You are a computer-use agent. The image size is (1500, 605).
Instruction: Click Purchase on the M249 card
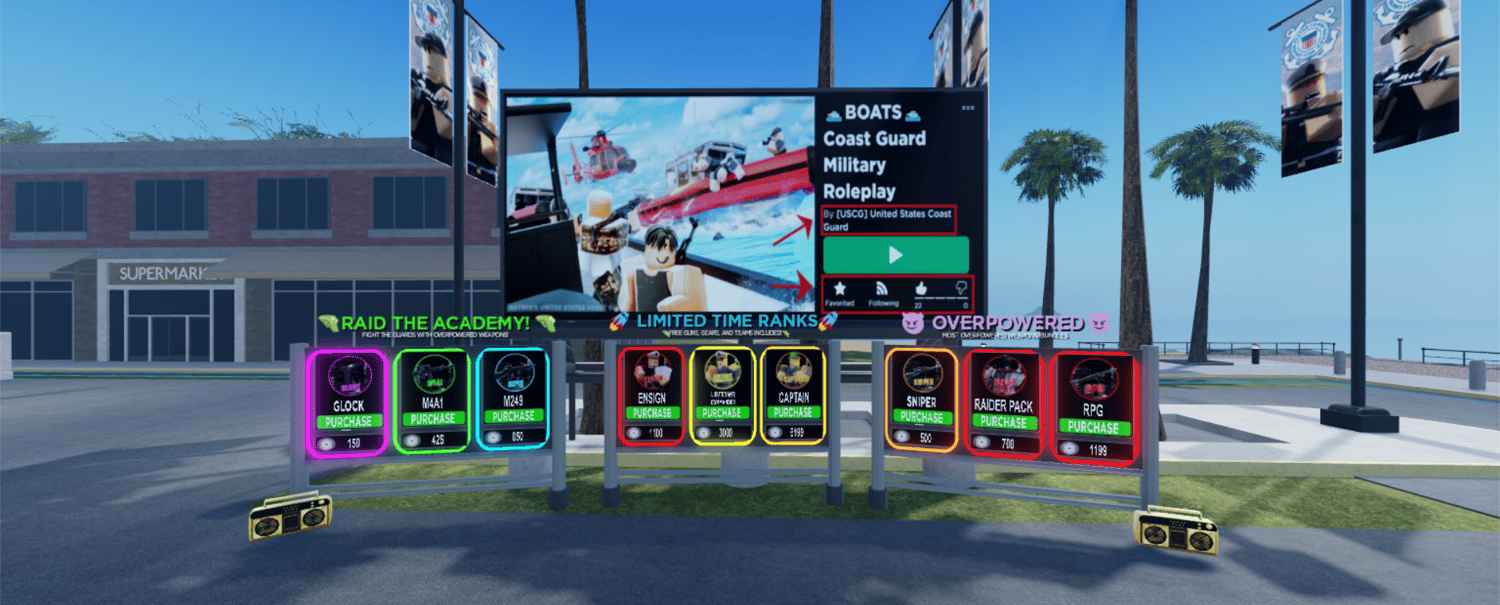[x=513, y=416]
